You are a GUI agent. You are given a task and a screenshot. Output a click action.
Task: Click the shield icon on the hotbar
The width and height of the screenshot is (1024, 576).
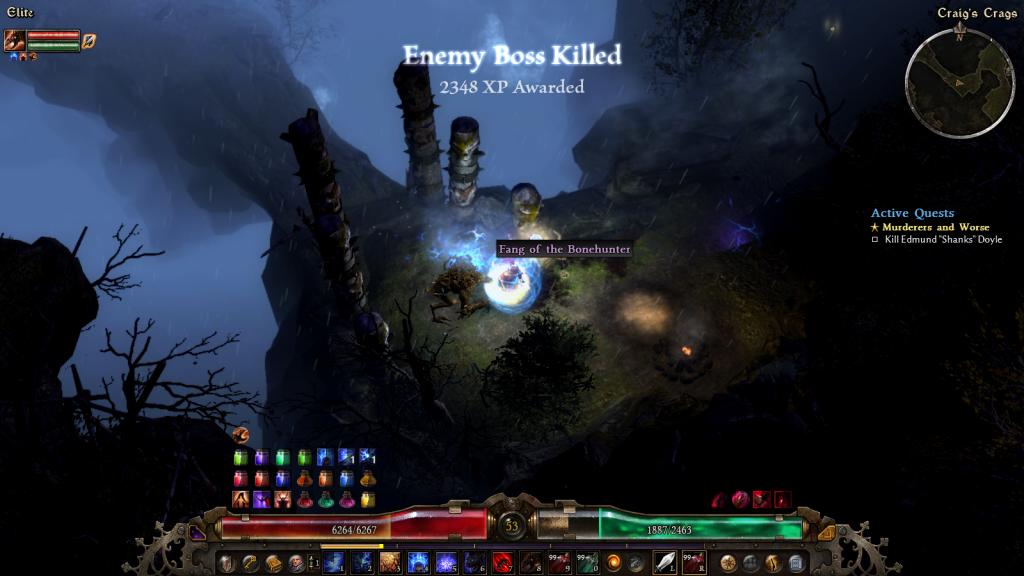[226, 563]
